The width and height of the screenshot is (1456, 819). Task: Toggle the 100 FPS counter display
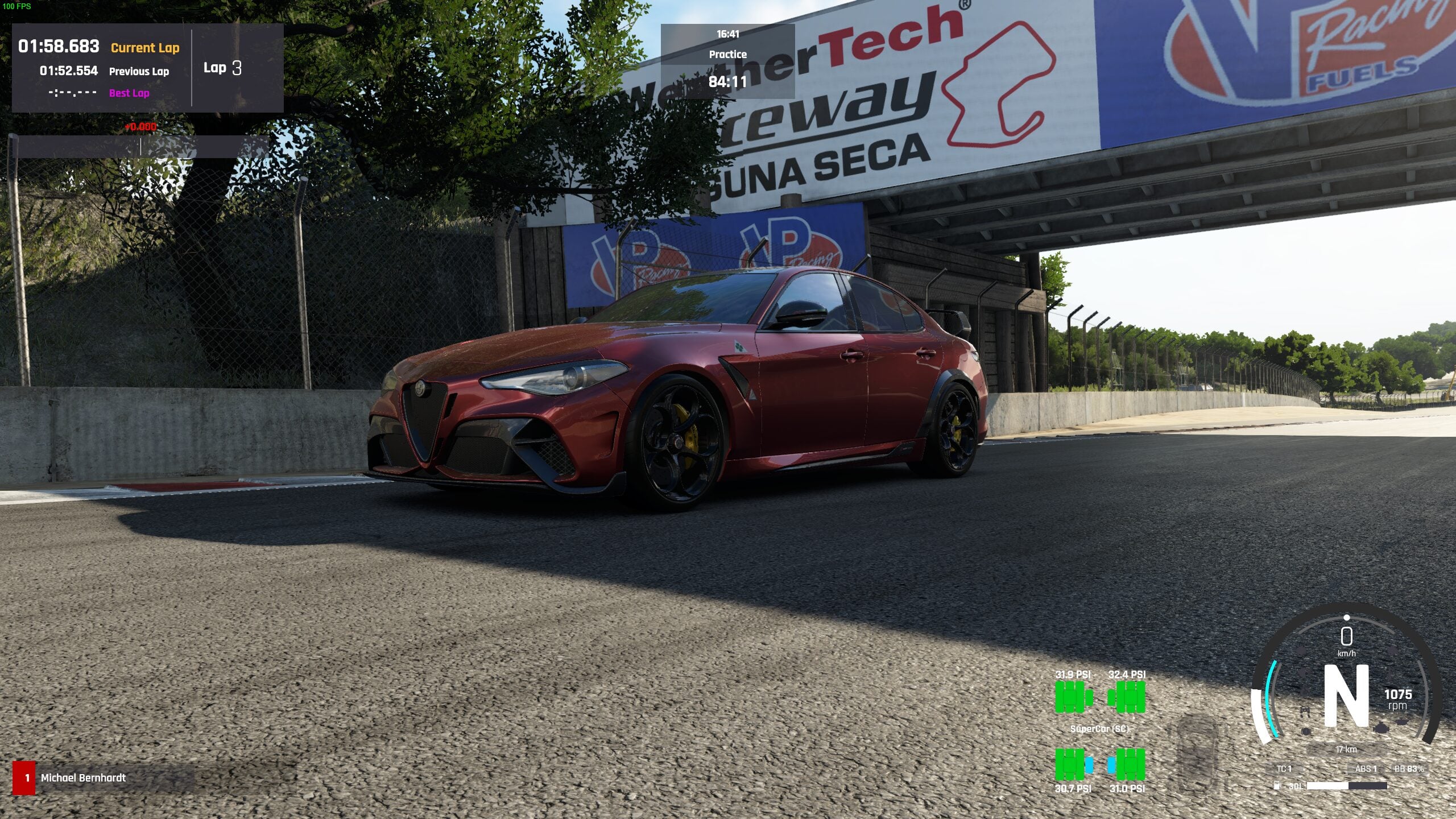coord(17,7)
